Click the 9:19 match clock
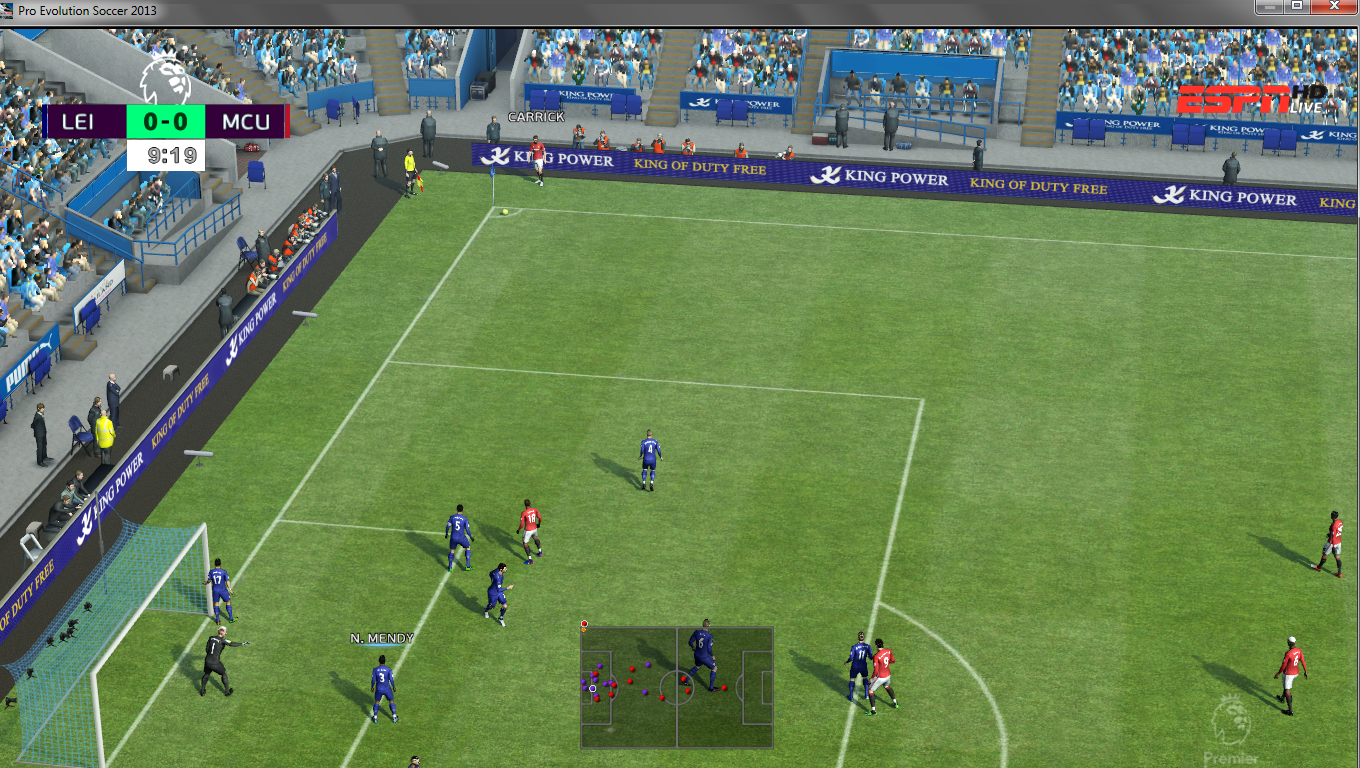Image resolution: width=1360 pixels, height=768 pixels. tap(171, 155)
